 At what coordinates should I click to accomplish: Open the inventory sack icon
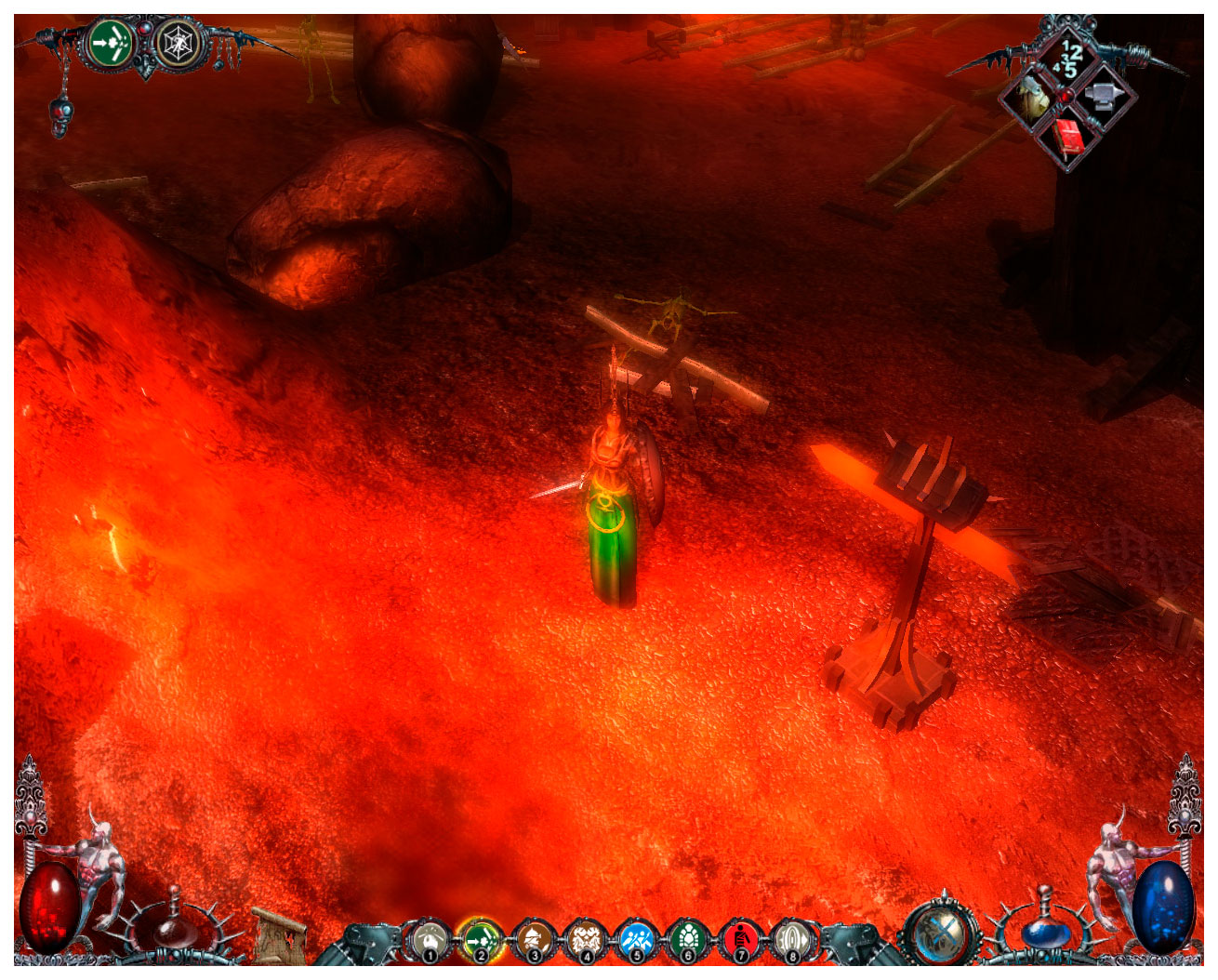point(1033,98)
